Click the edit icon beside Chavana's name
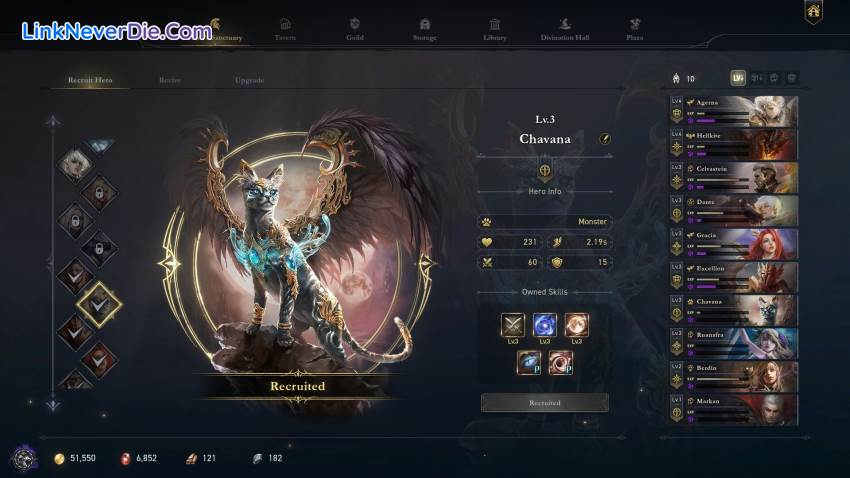The width and height of the screenshot is (850, 478). 605,139
